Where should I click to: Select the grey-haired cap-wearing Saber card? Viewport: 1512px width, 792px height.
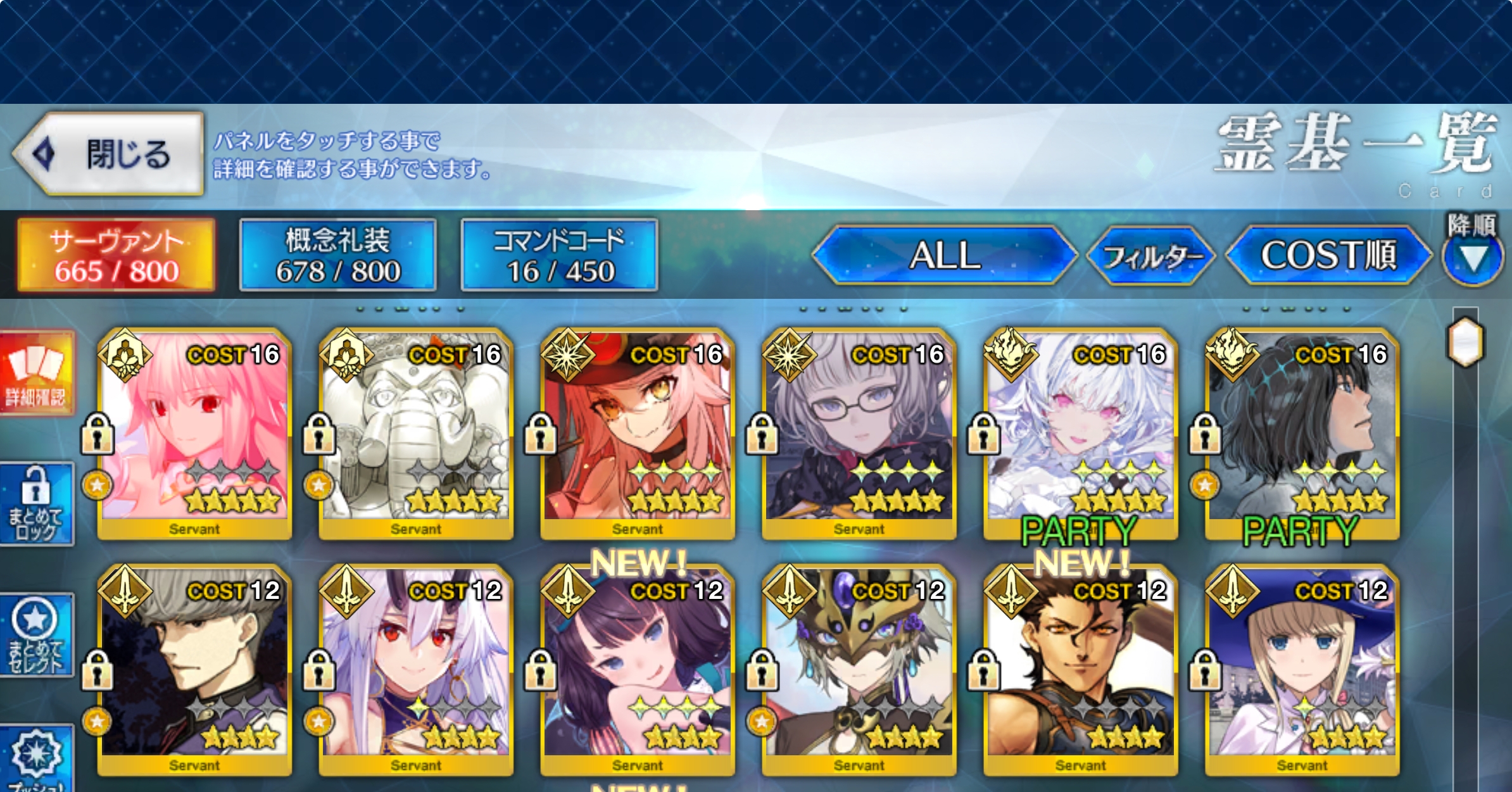click(194, 670)
